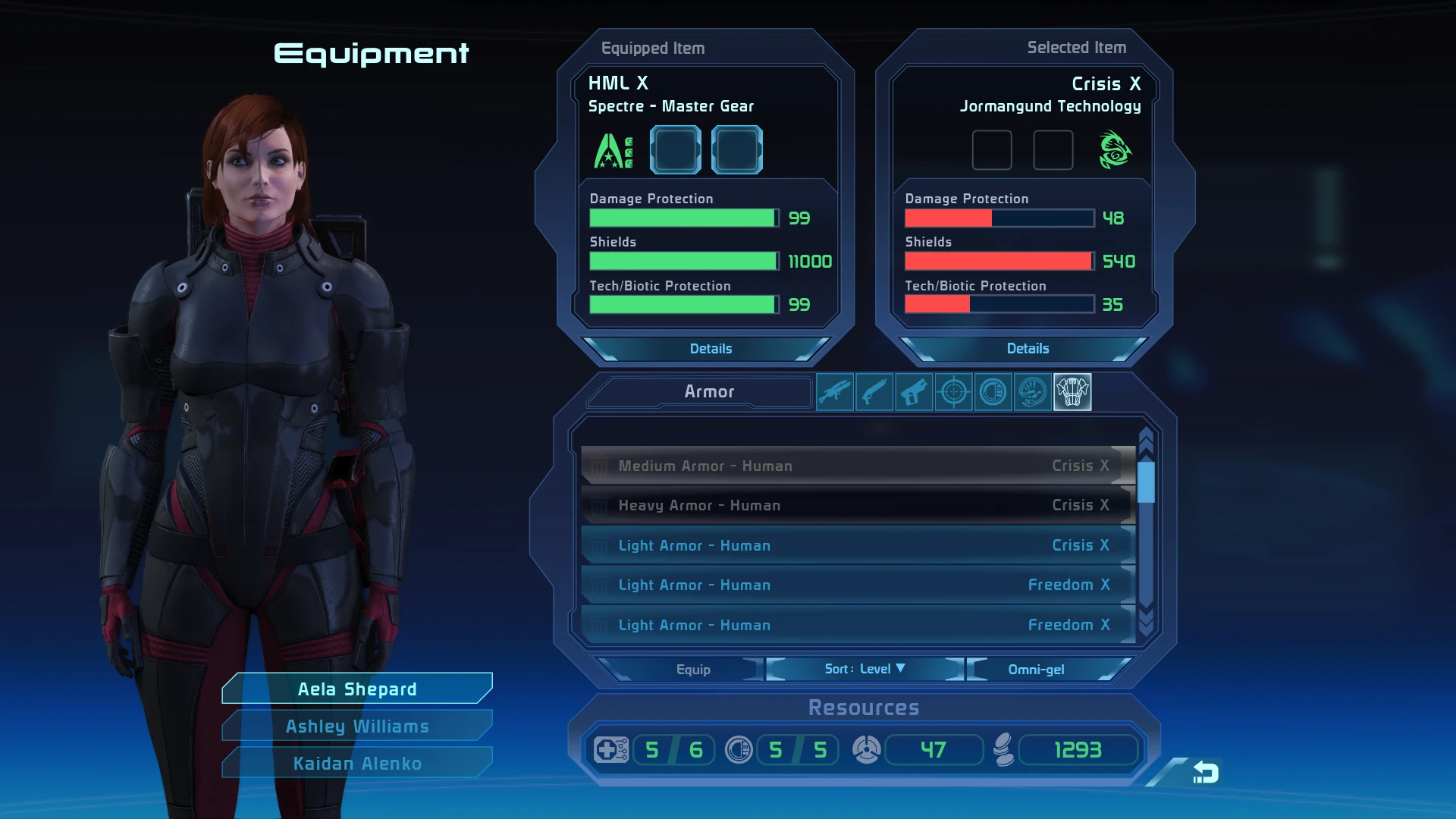Select the assault rifle category icon
The image size is (1456, 819).
835,391
